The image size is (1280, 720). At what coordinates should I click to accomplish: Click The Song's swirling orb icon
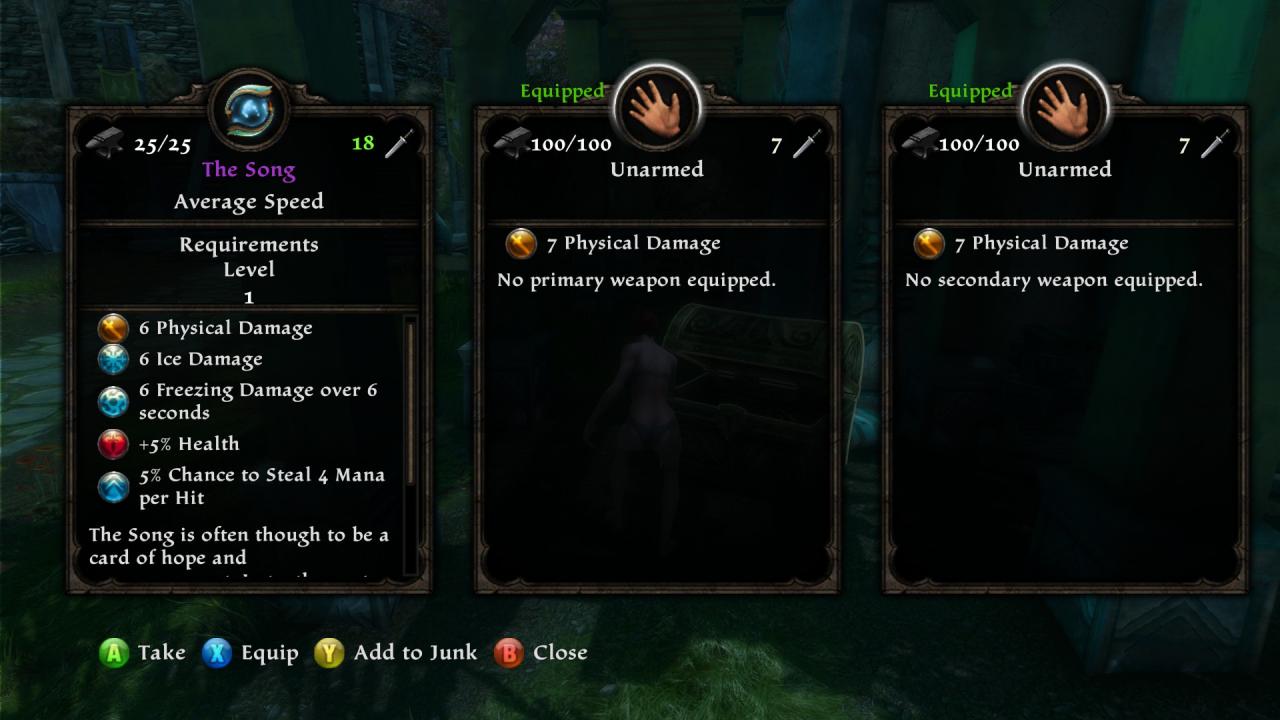point(249,108)
